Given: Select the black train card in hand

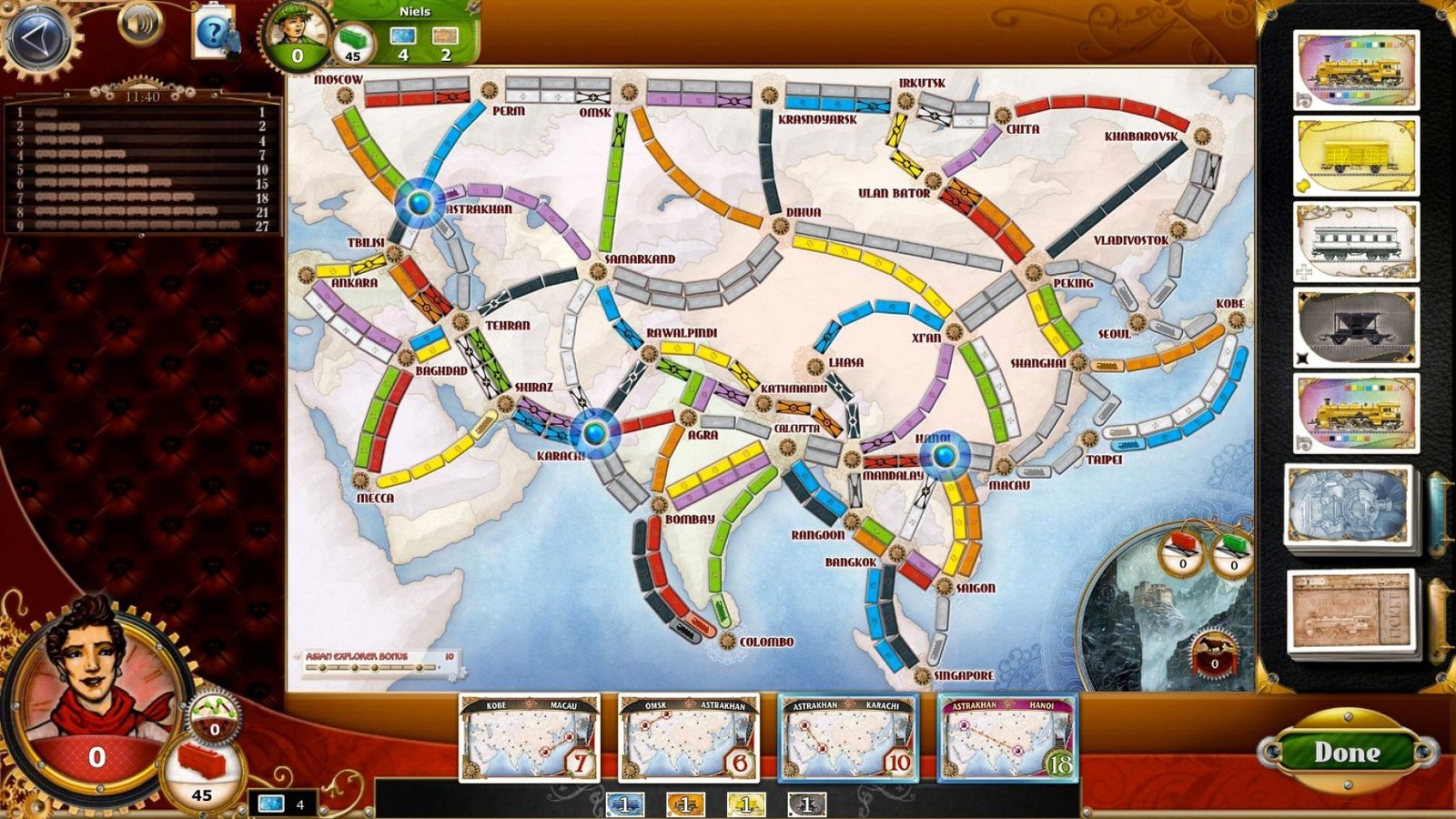Looking at the screenshot, I should [x=806, y=804].
